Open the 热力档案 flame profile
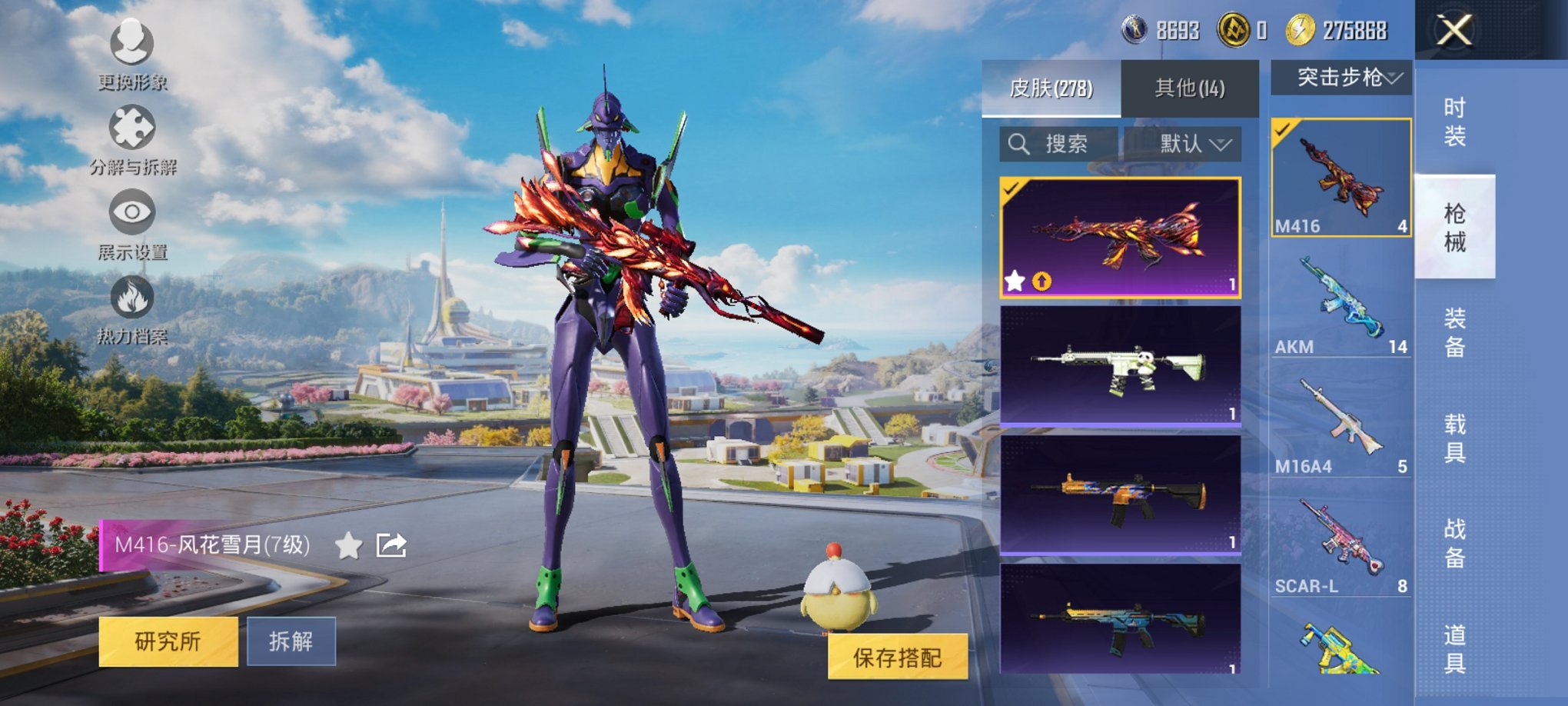 point(131,311)
